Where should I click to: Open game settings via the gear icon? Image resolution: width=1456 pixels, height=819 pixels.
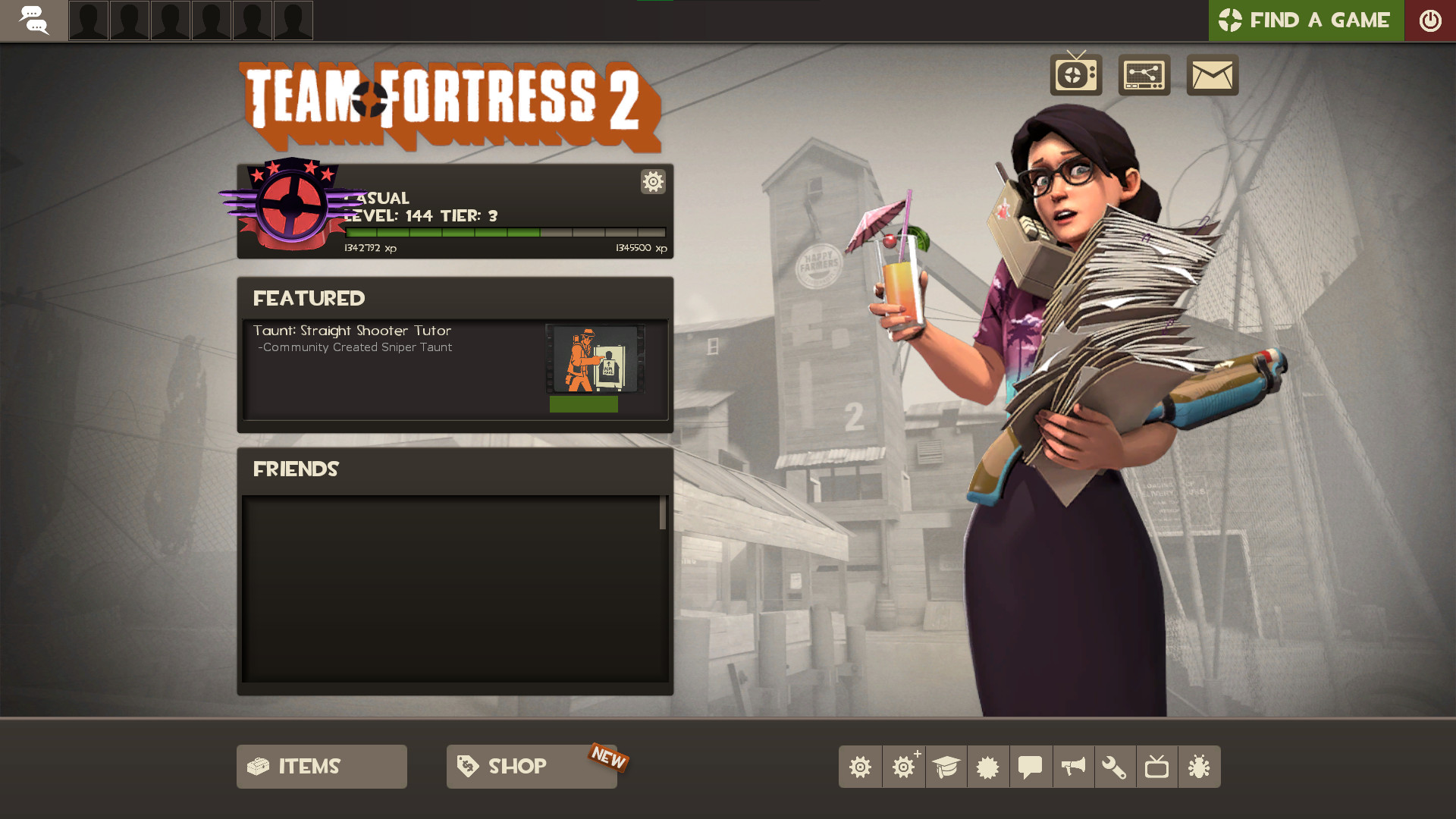(x=860, y=767)
